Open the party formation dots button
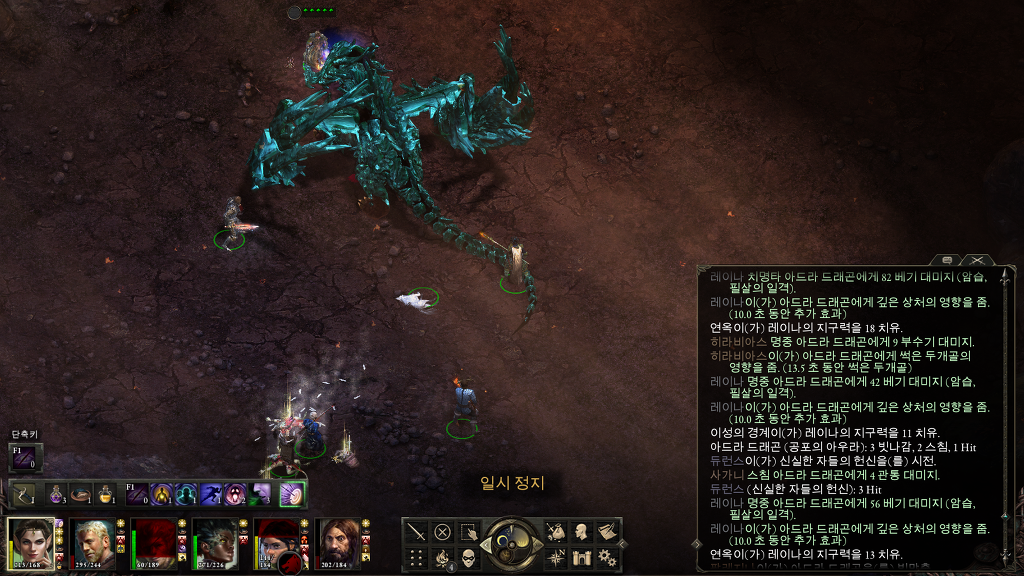 tap(416, 557)
